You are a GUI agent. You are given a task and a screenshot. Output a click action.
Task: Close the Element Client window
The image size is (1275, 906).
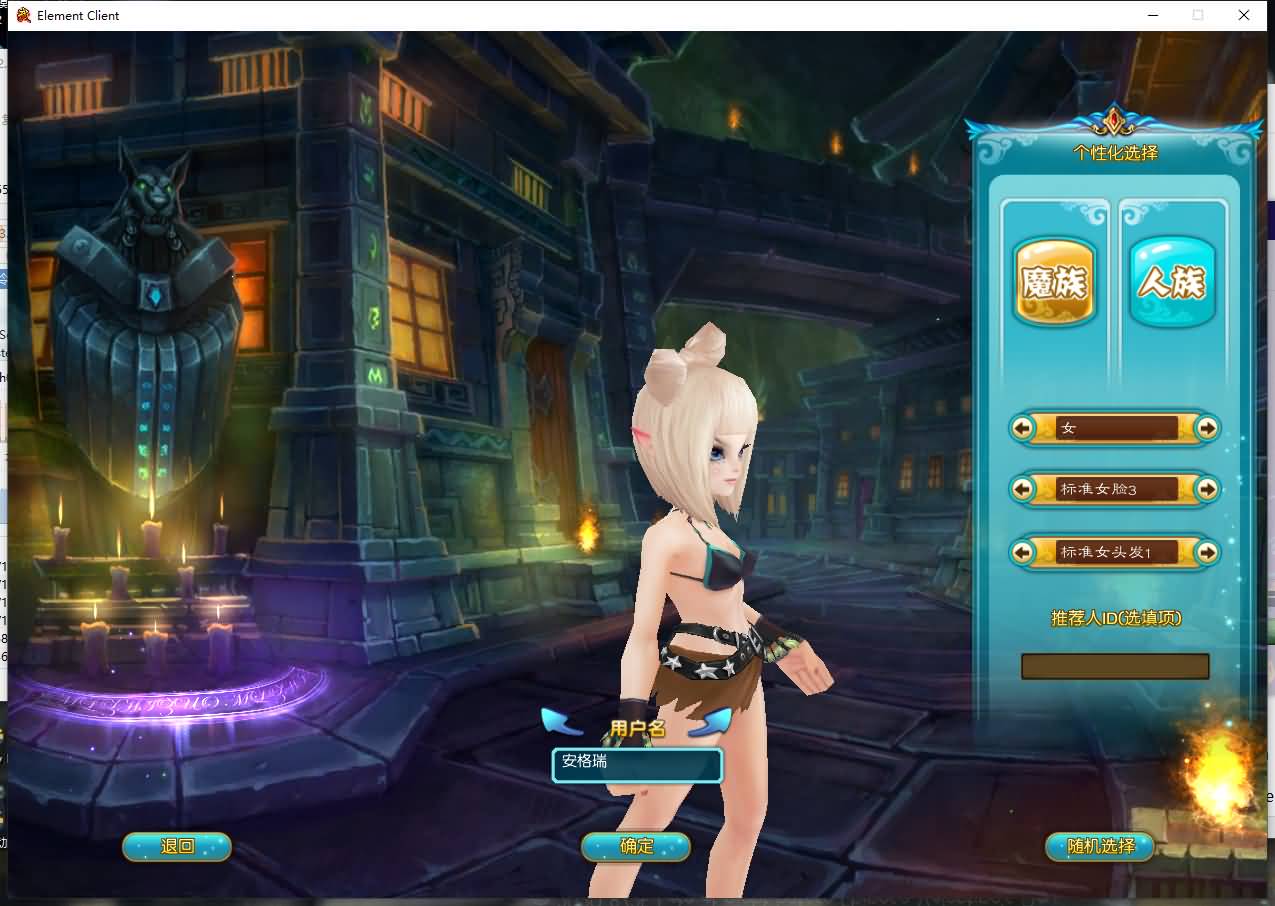(x=1243, y=15)
